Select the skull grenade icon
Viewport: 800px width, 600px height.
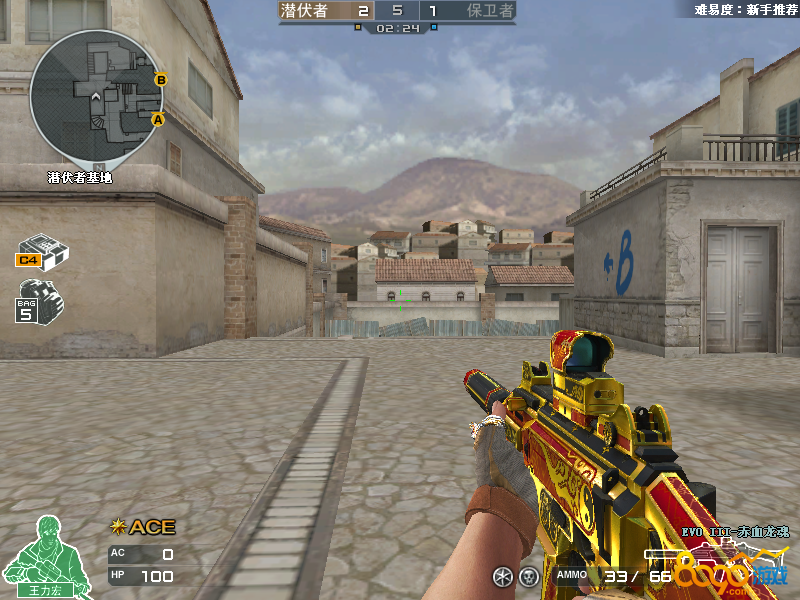point(528,576)
